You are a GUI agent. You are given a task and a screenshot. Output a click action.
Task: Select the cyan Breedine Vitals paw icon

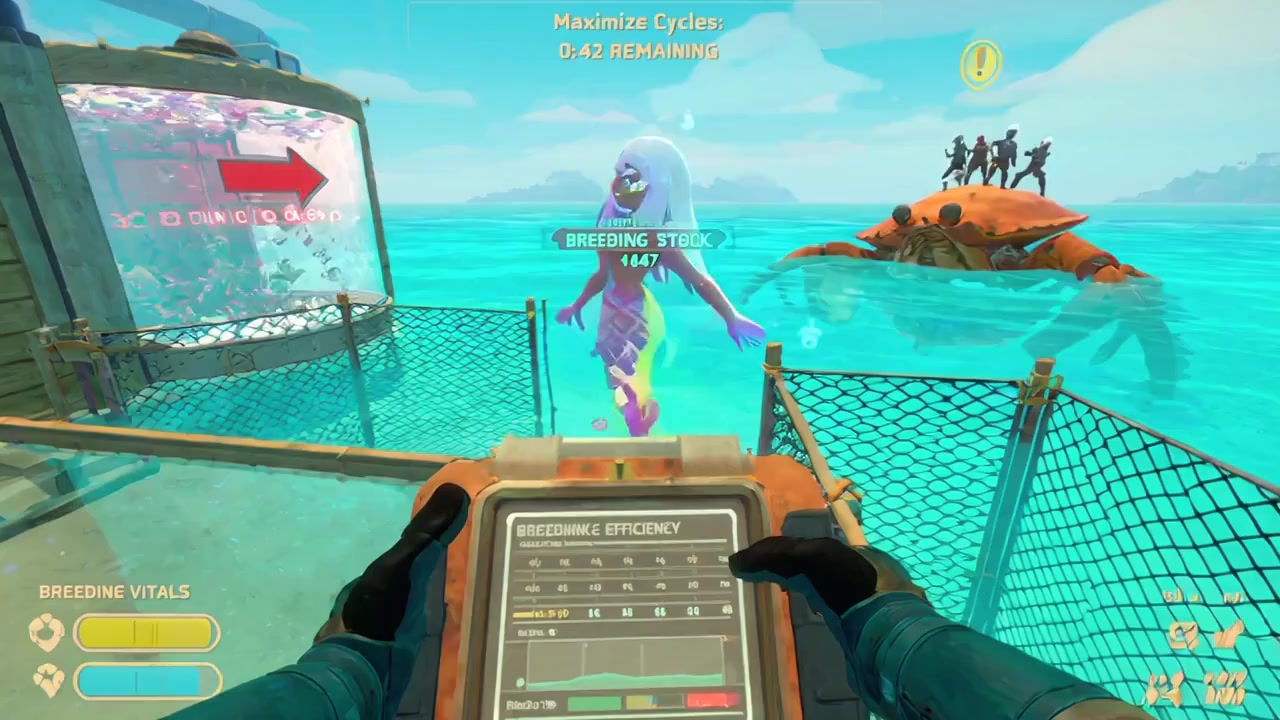(x=48, y=681)
